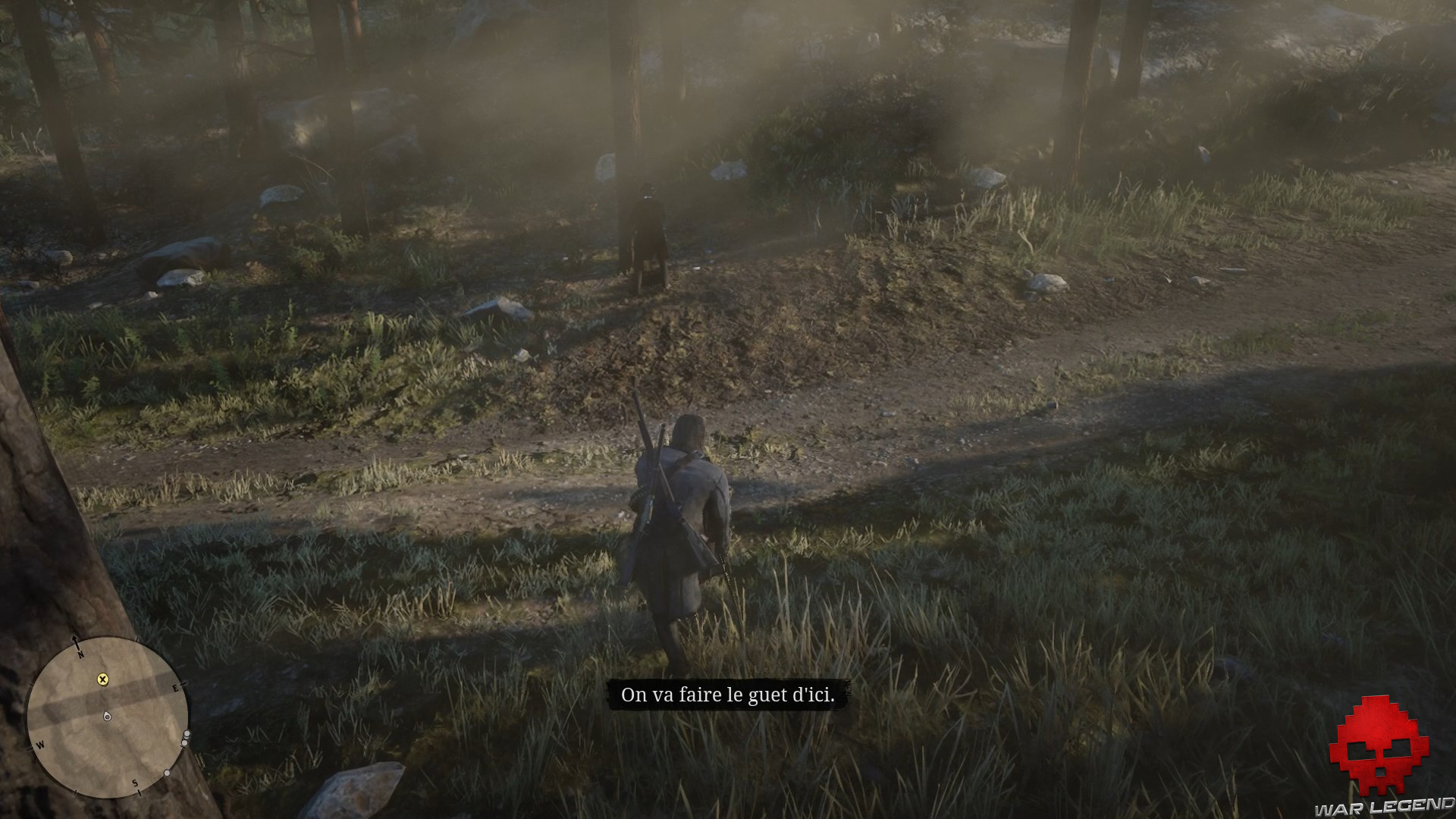Screen dimensions: 1456x819
Task: Click the companion dot near the minimap's east edge
Action: click(x=187, y=733)
